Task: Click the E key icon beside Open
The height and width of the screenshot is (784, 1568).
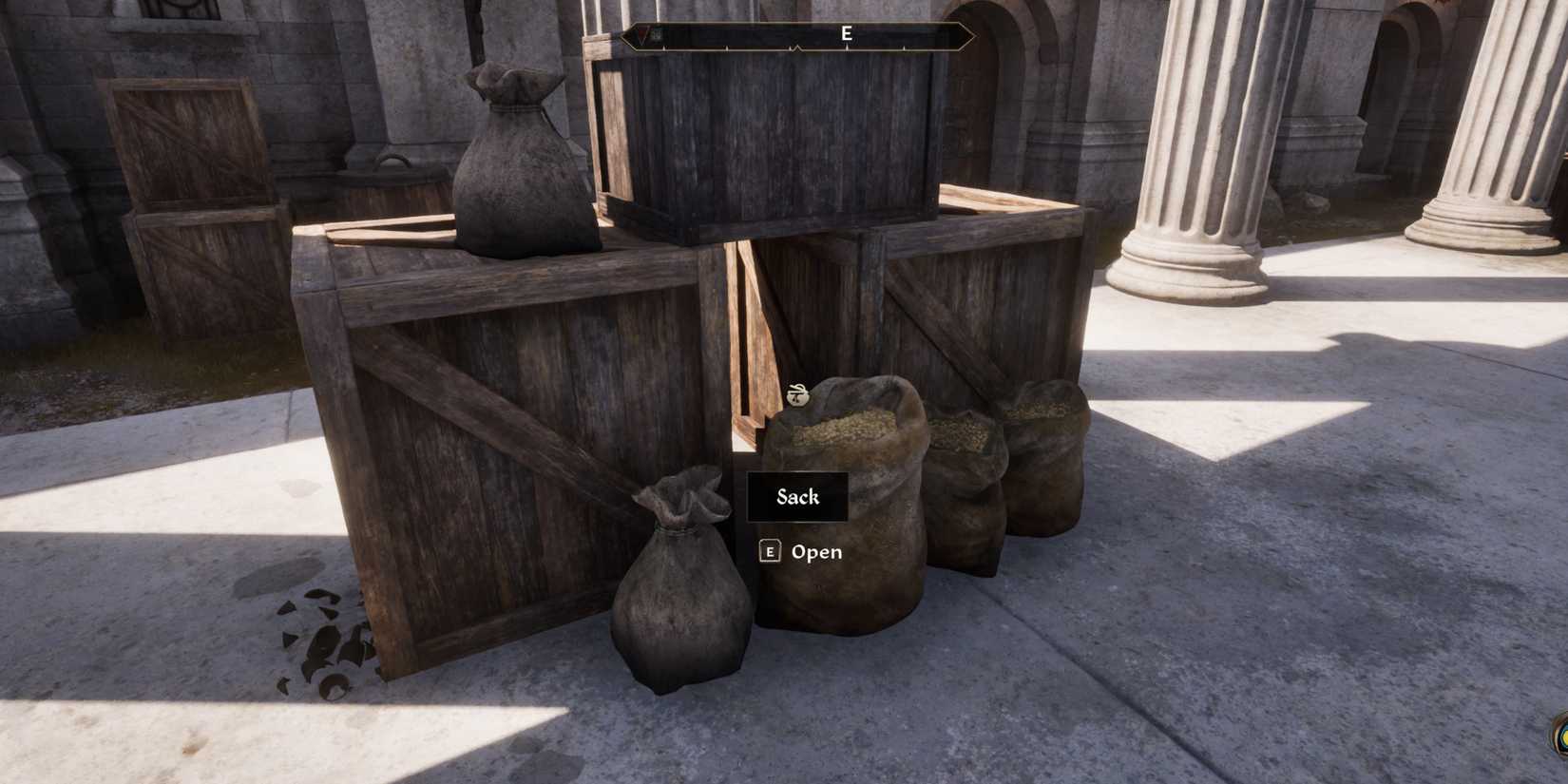Action: [769, 551]
